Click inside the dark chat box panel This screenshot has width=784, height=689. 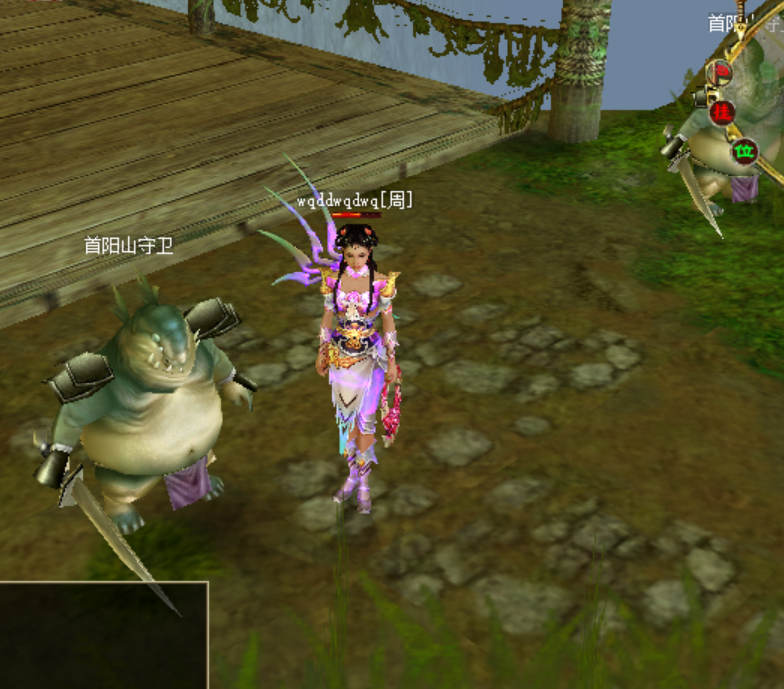102,635
